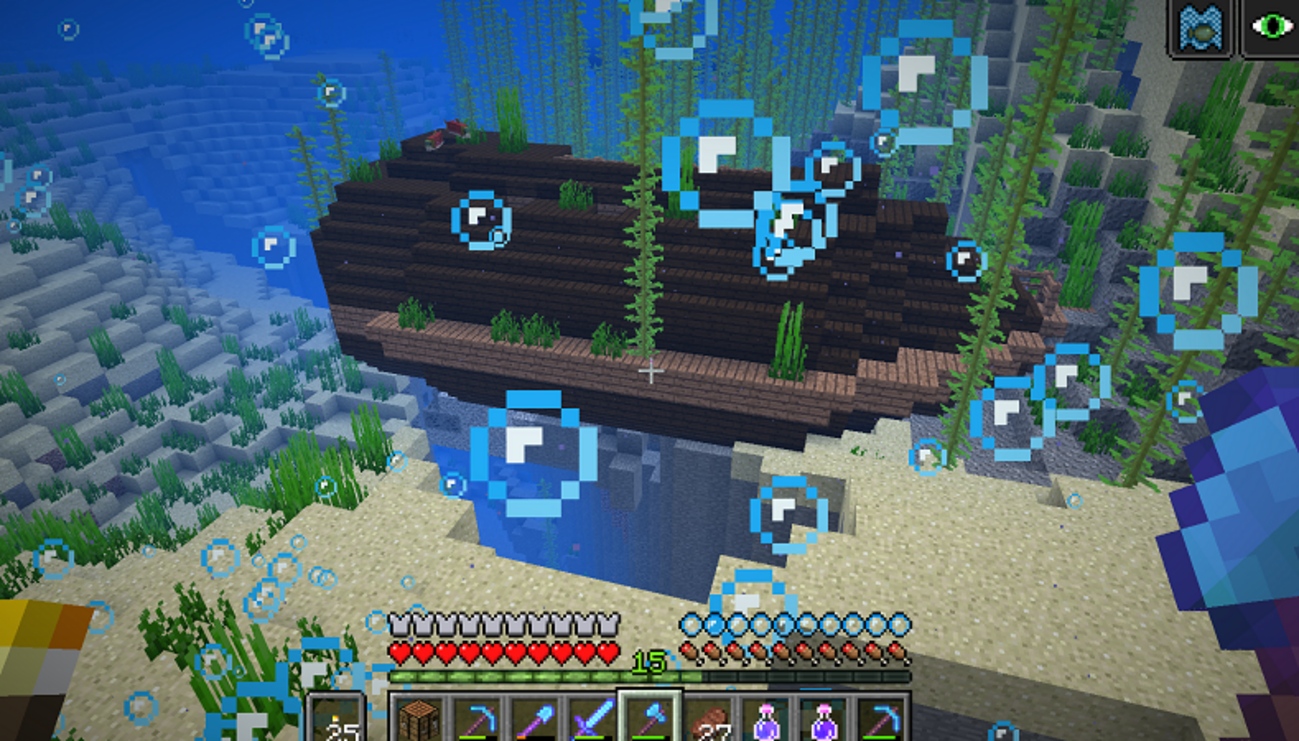Choose the diamond sword in the hotbar
1299x741 pixels.
coord(591,718)
